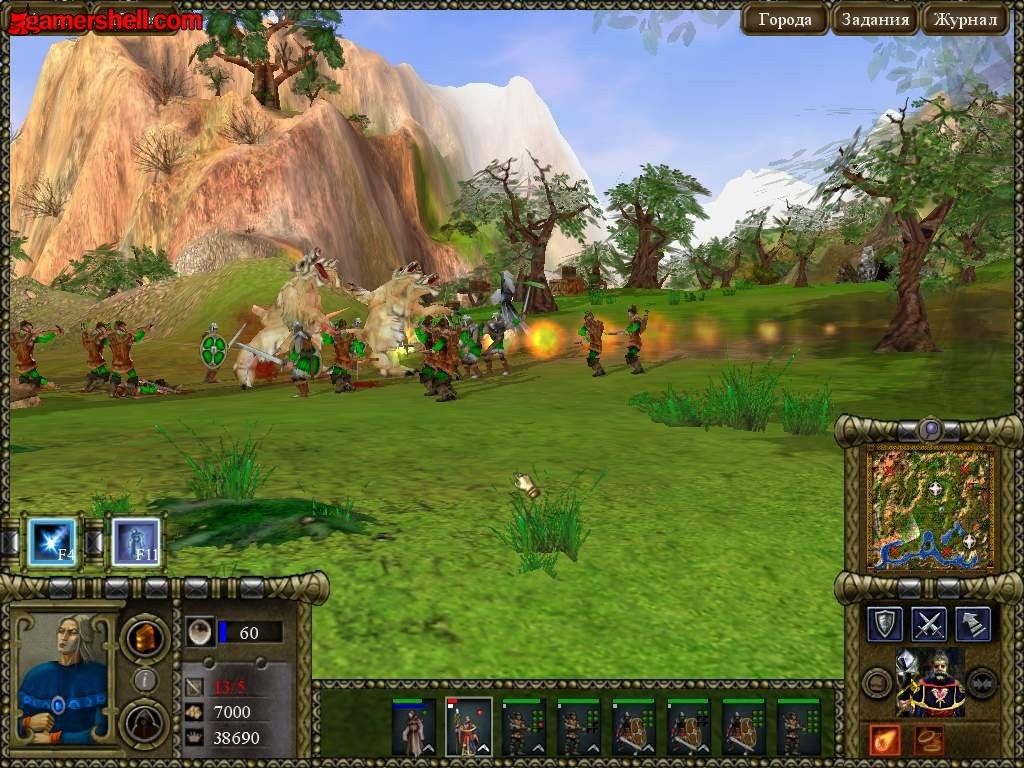Select the highlighted staff-bearer unit card
Viewport: 1024px width, 768px height.
coord(468,726)
